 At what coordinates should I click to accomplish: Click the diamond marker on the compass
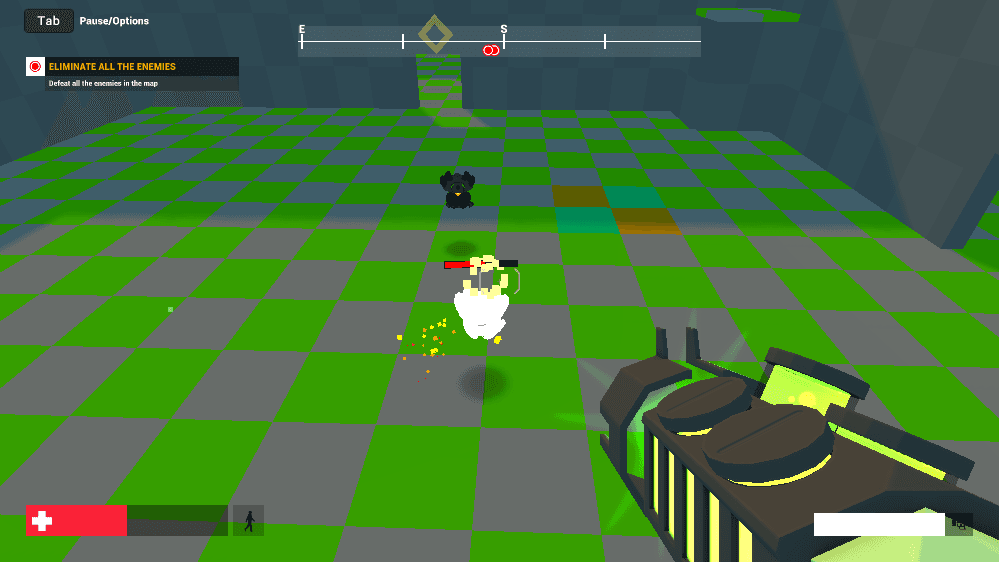point(435,34)
